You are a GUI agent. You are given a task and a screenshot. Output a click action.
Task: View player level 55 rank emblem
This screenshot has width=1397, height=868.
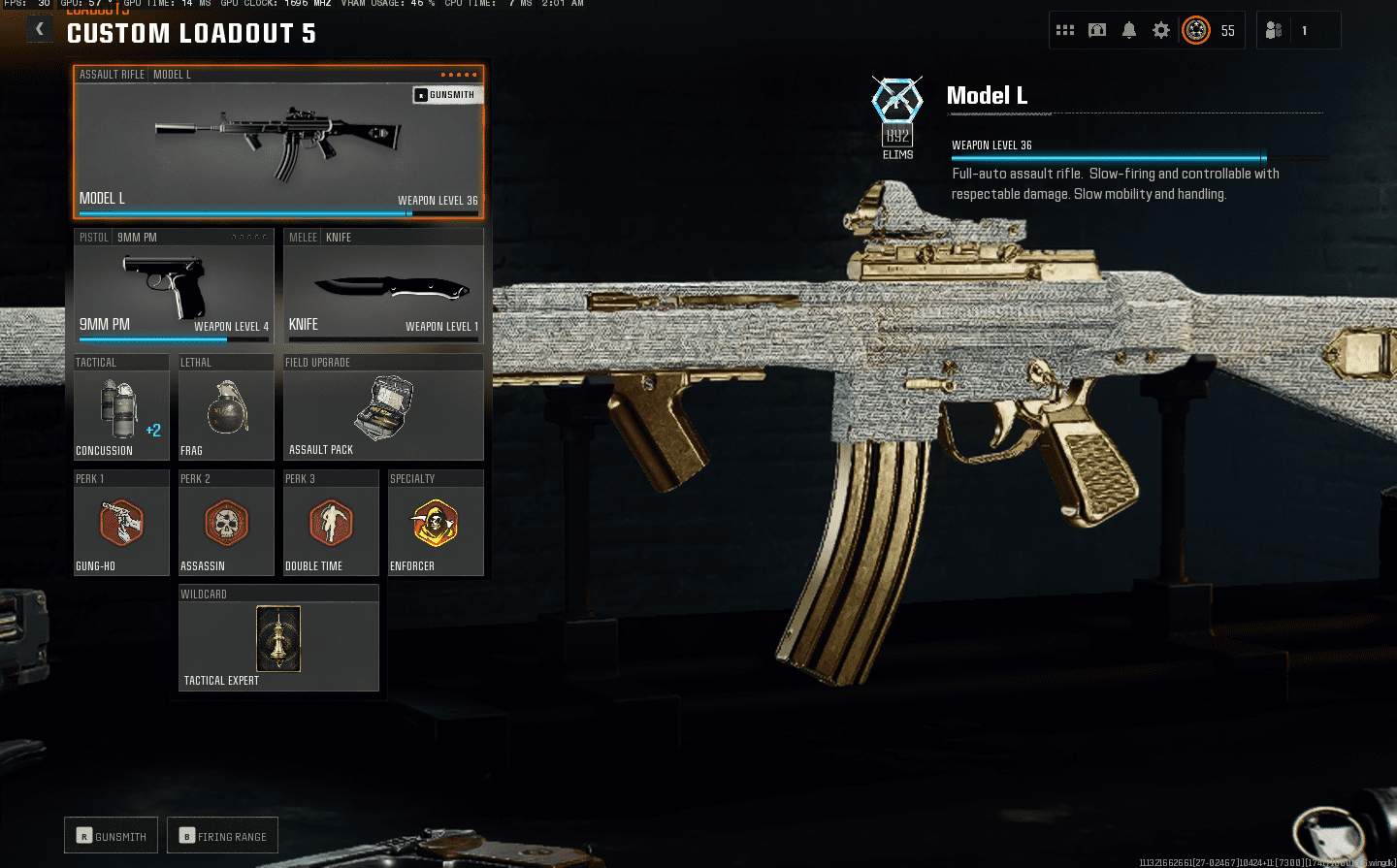click(x=1196, y=30)
